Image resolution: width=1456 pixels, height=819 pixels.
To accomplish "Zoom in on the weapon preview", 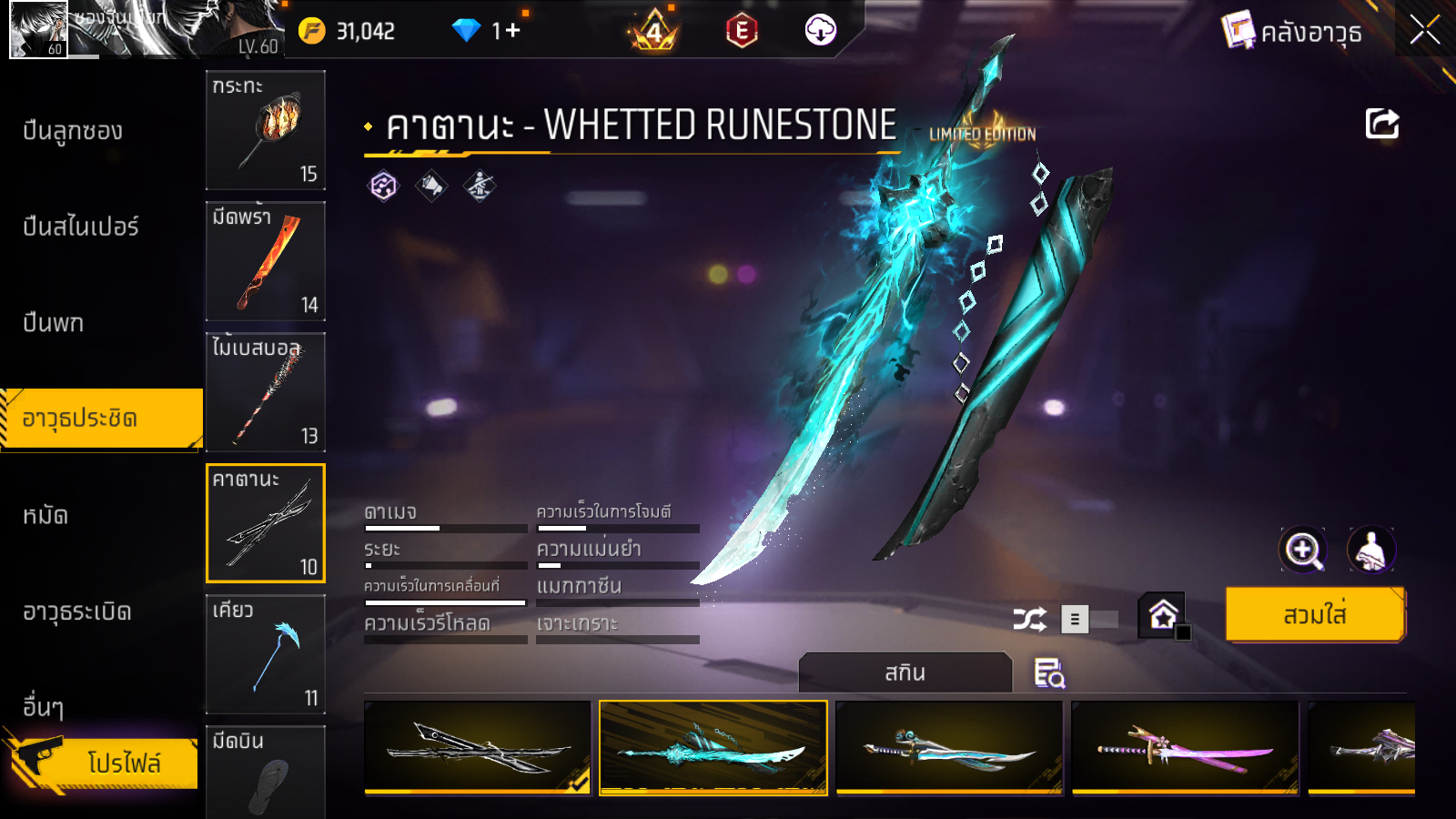I will (x=1303, y=550).
